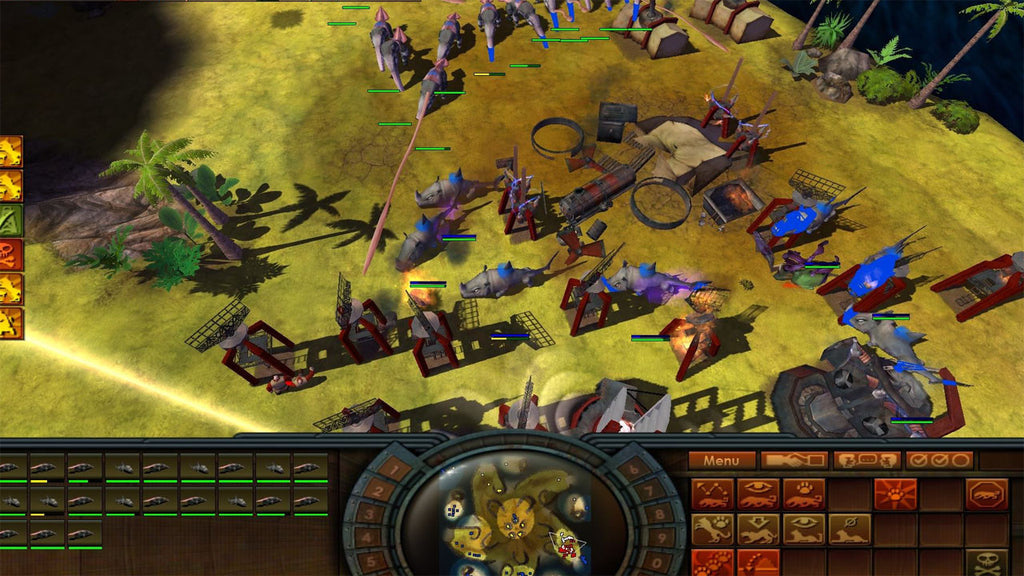Click the skull and crossbones kill button
The height and width of the screenshot is (576, 1024).
point(986,564)
